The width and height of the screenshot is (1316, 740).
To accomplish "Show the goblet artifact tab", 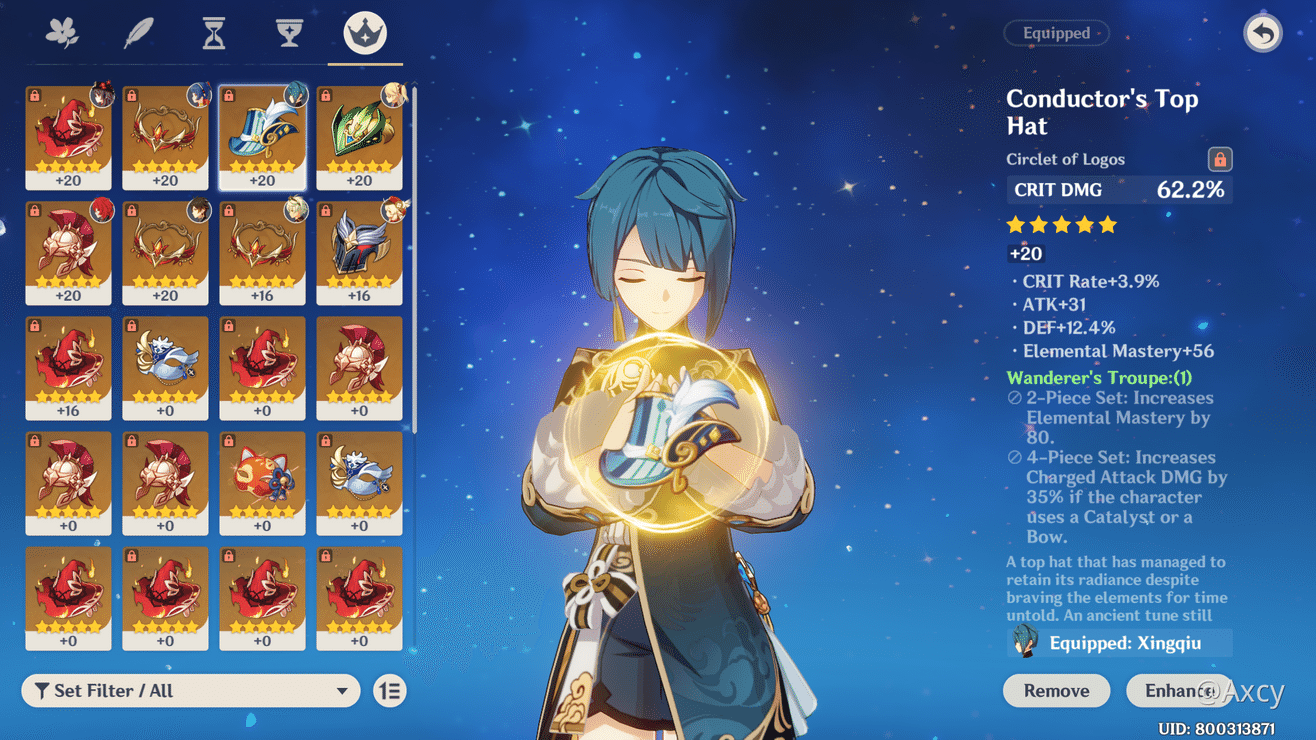I will 289,33.
